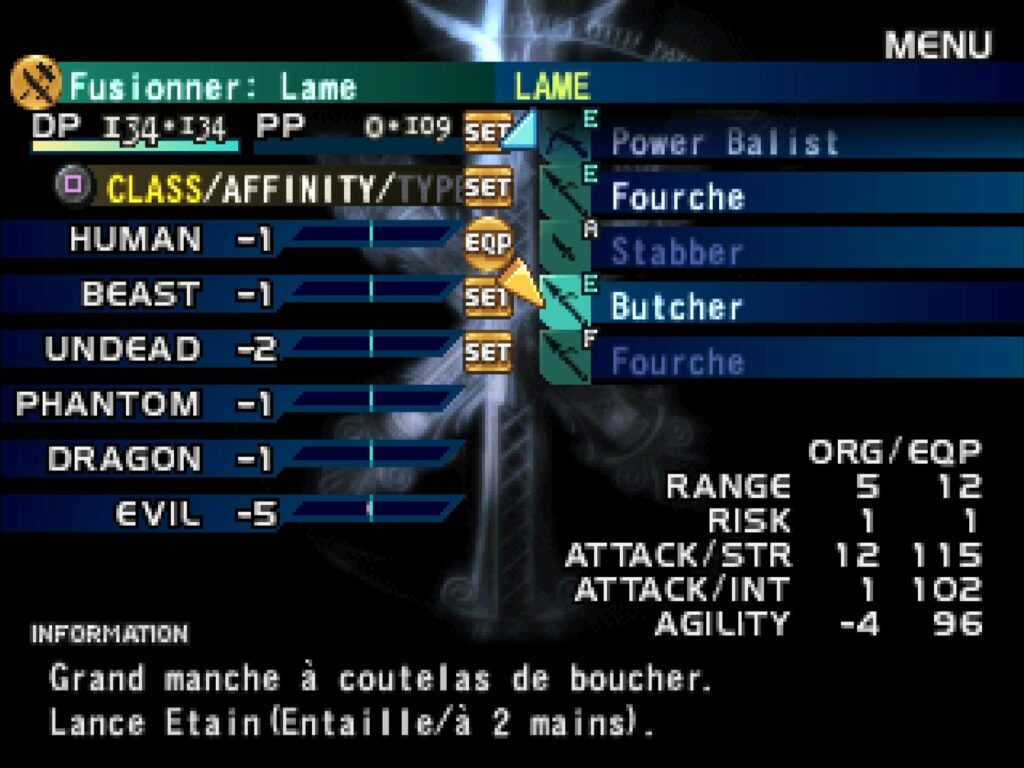Pick the equipped Stabber blade row
This screenshot has width=1024, height=768.
[676, 251]
